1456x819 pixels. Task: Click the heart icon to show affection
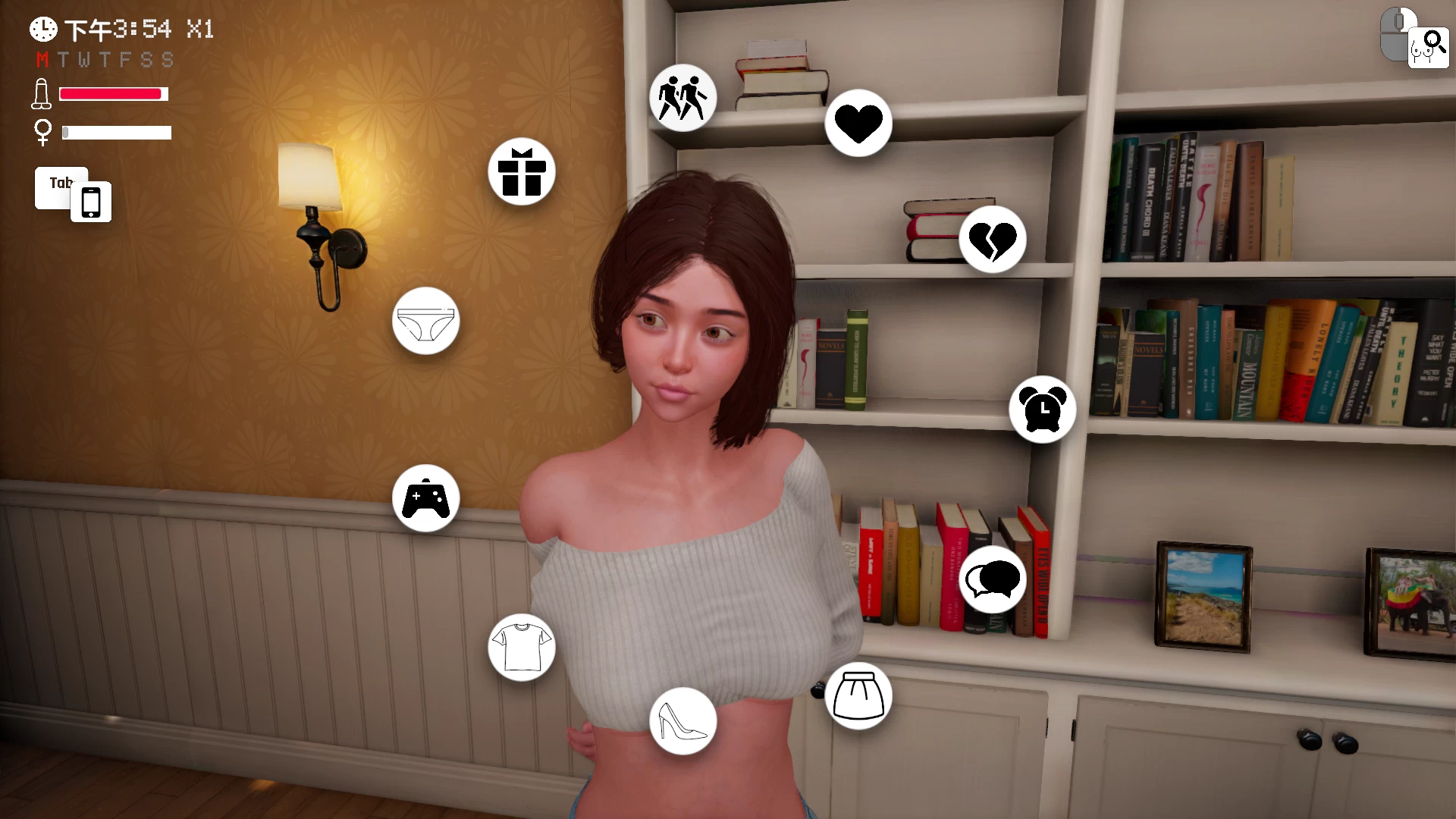(x=858, y=123)
